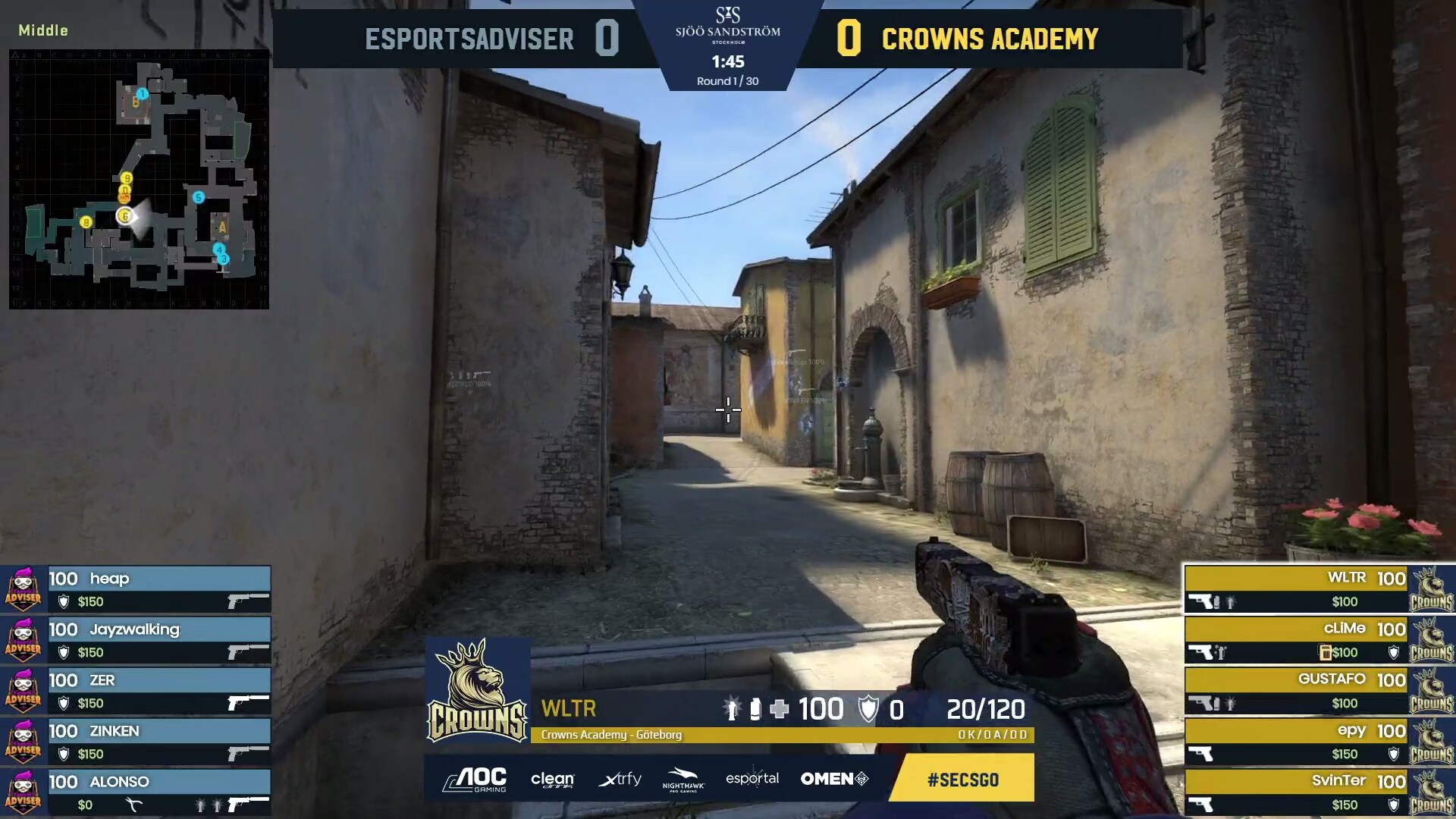Click the Glock pistol icon on SvinTer's row

[x=1202, y=803]
